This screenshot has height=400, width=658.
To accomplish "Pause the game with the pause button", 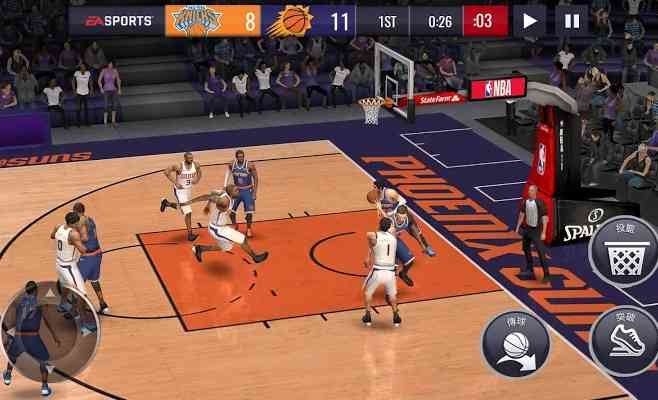I will [x=571, y=19].
